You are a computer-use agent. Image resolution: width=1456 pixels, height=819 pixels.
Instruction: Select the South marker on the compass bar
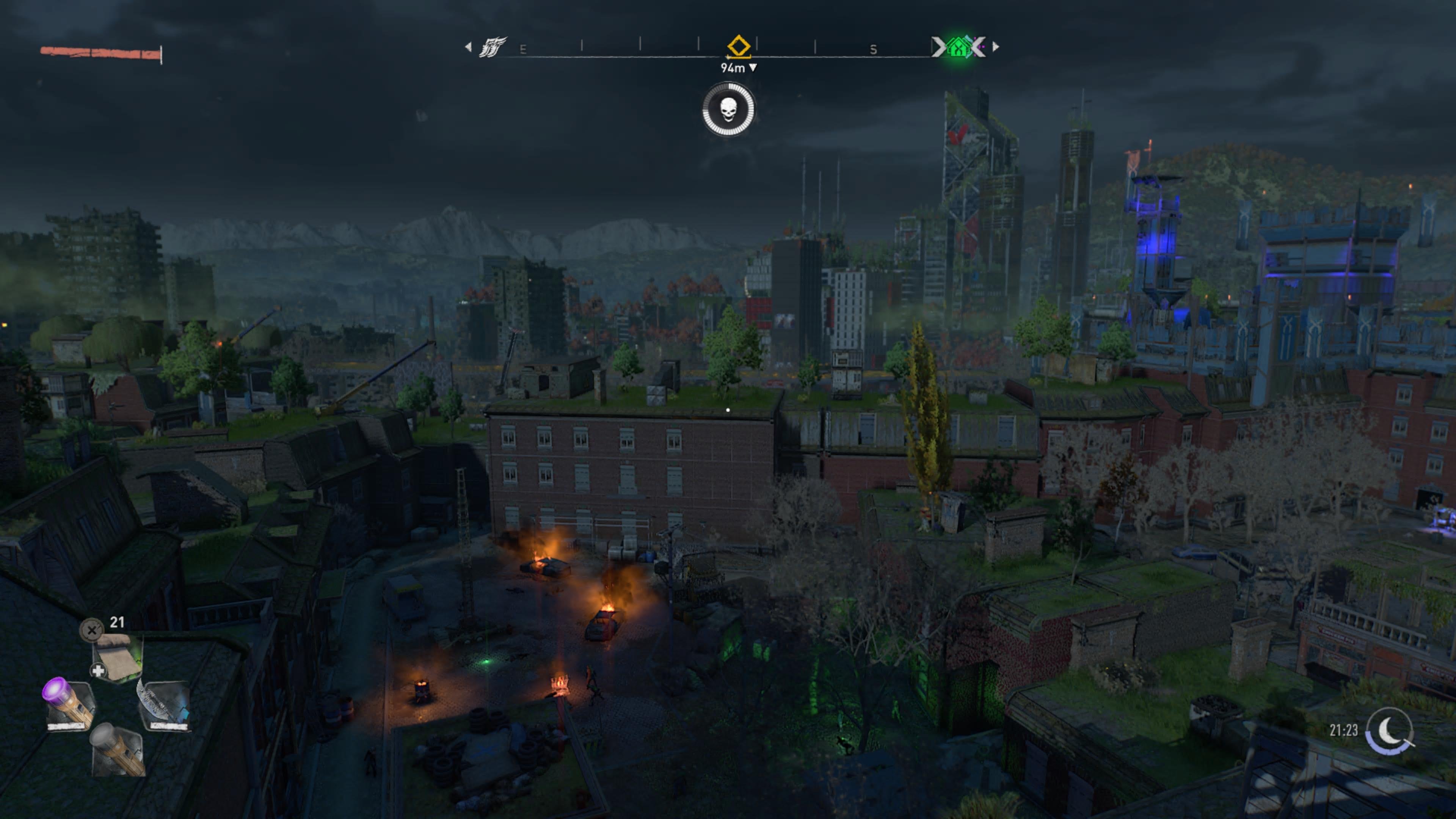(x=873, y=50)
